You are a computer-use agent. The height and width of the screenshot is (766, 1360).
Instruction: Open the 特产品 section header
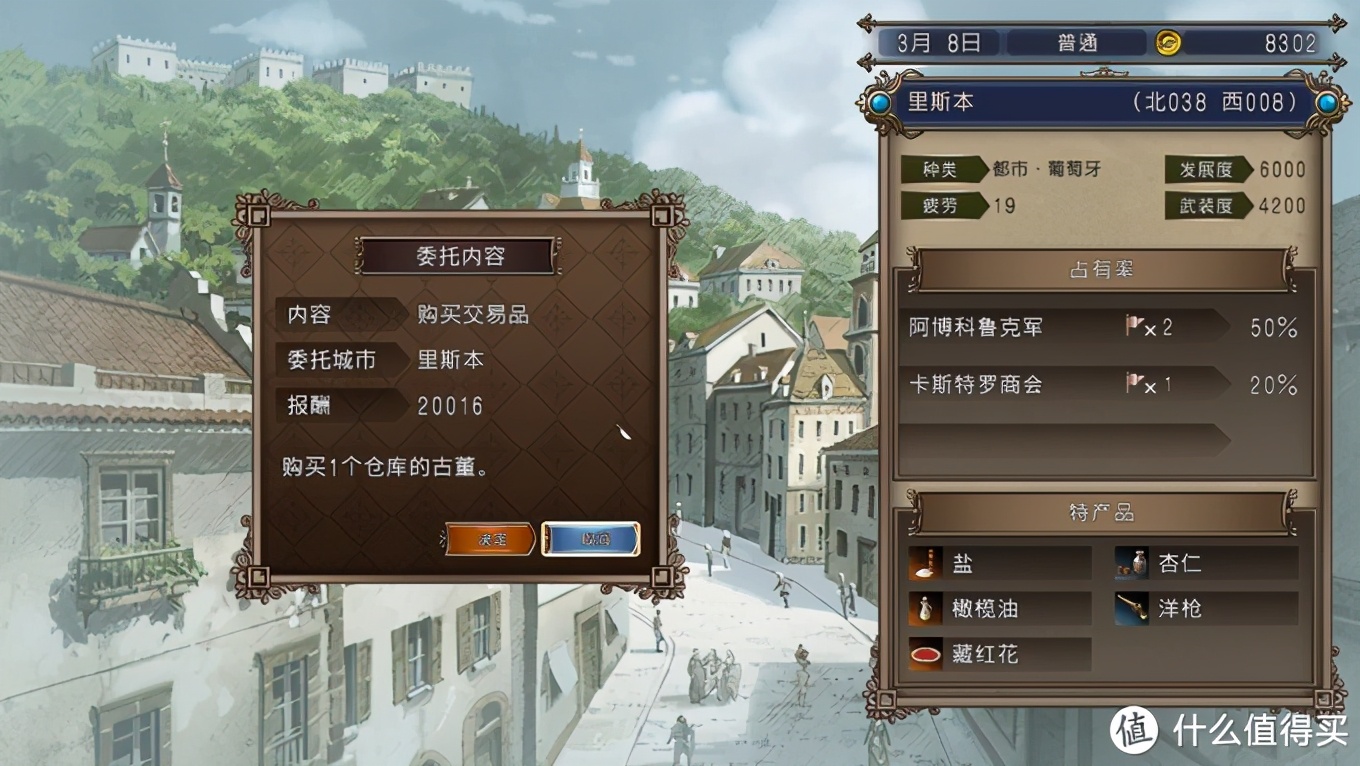click(x=1104, y=513)
